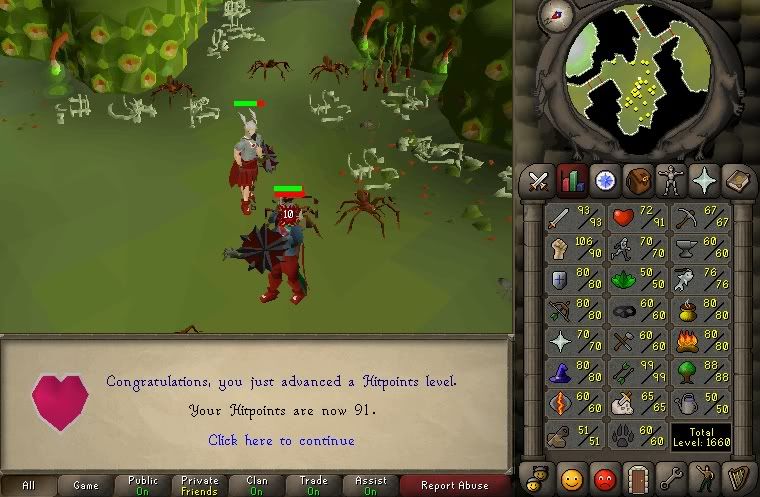Open the Report Abuse form
760x497 pixels.
(x=456, y=486)
